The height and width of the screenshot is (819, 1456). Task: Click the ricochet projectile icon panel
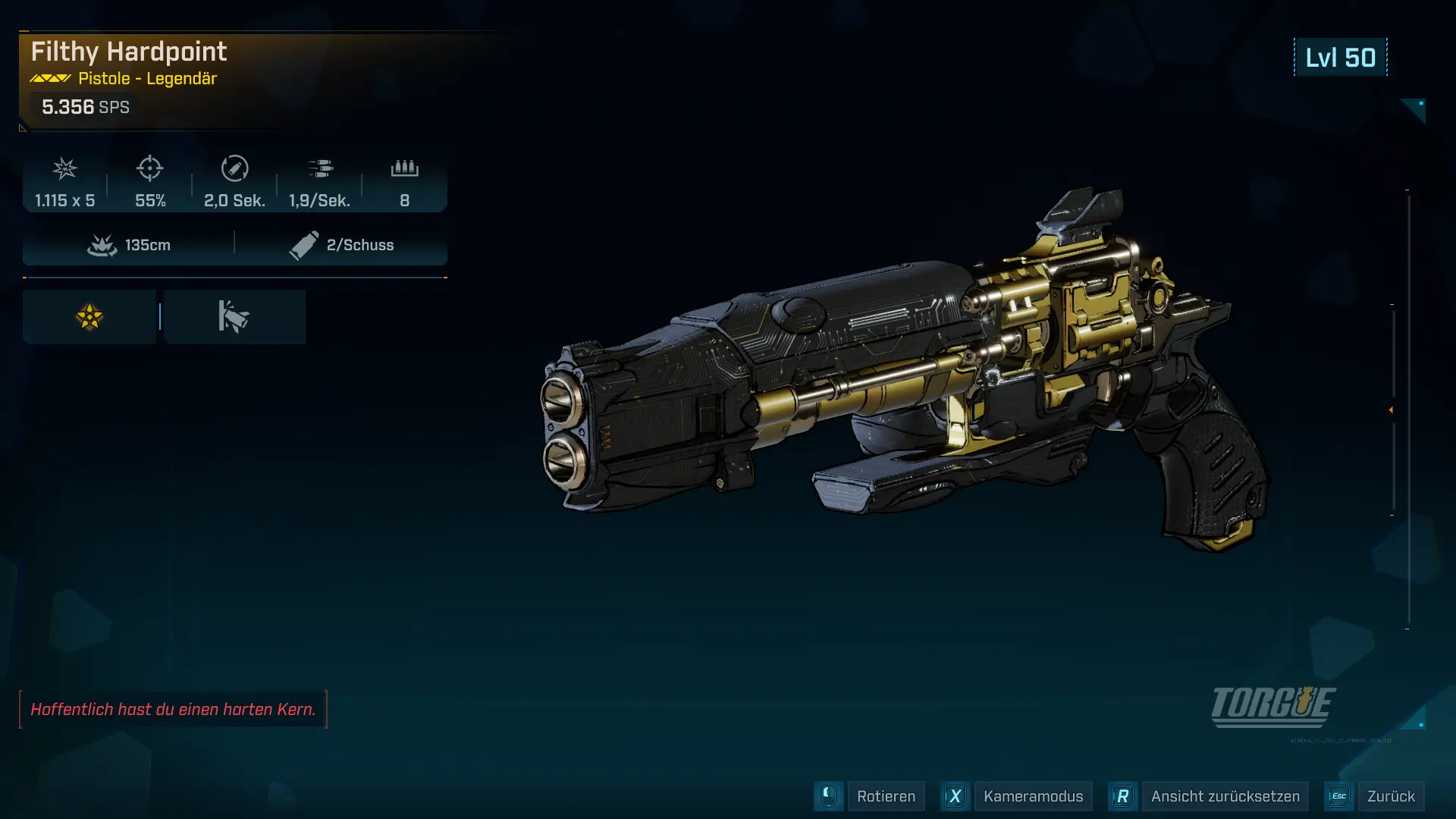point(234,316)
